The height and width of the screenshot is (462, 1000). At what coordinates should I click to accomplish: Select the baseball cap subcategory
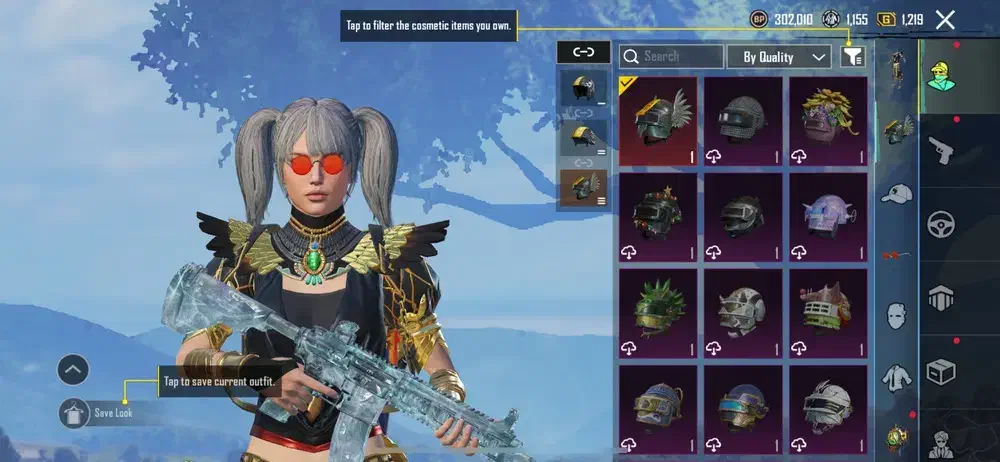click(x=897, y=194)
